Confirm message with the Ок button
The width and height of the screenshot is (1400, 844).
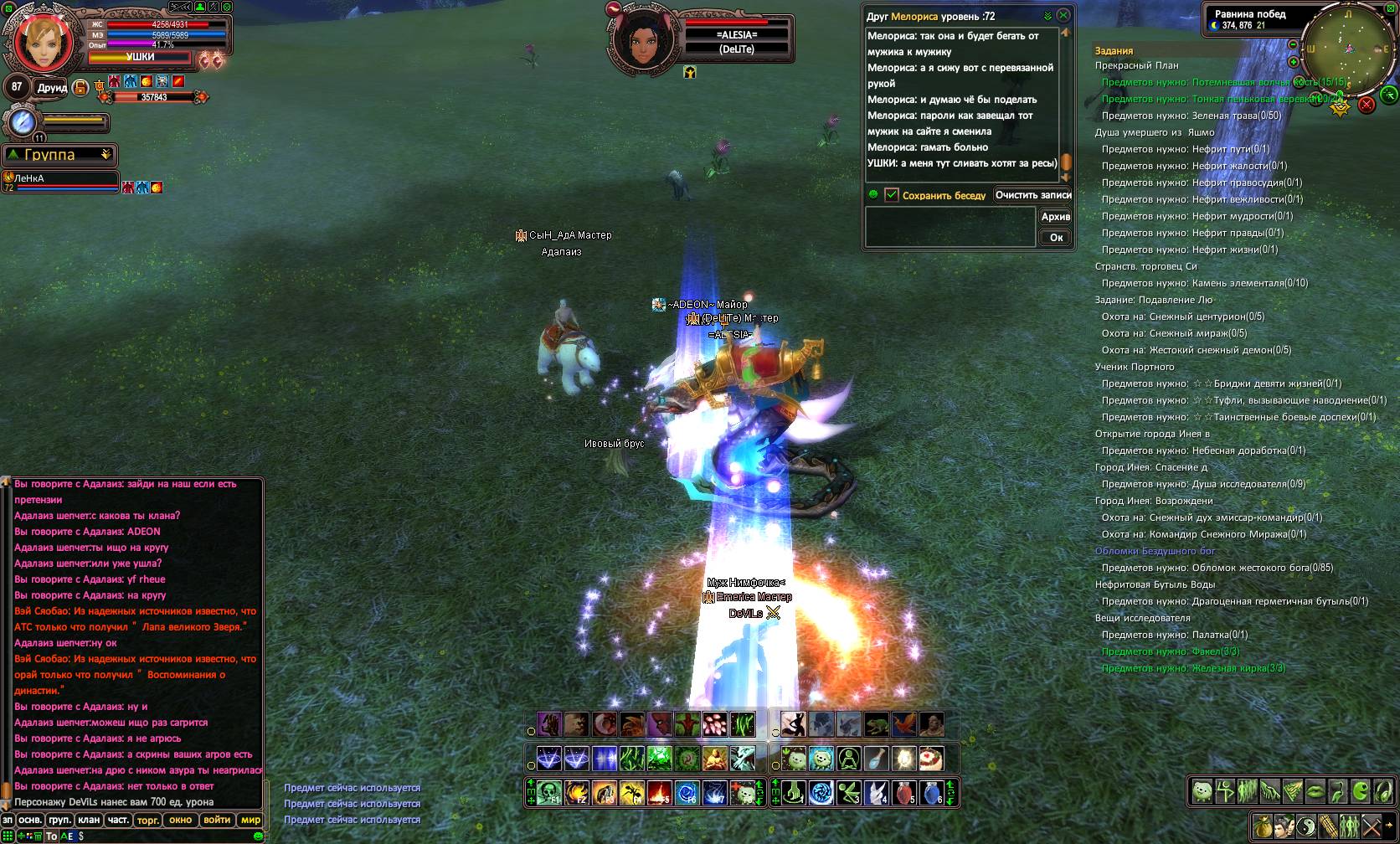point(1056,237)
